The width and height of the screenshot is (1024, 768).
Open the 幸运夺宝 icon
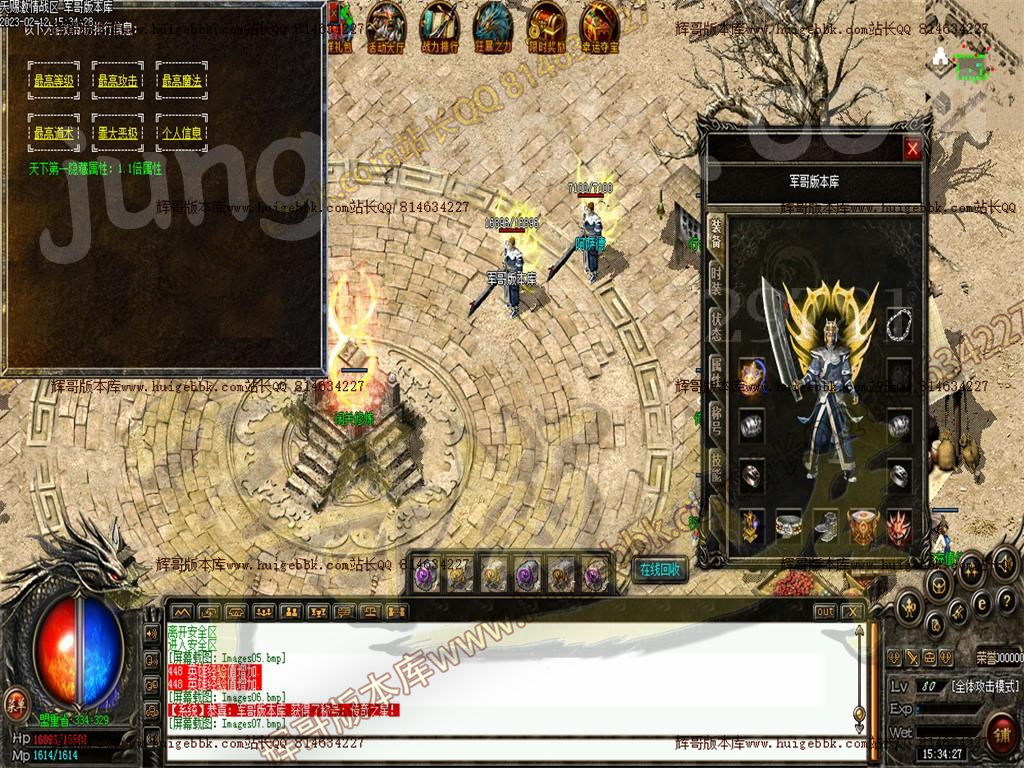click(600, 25)
